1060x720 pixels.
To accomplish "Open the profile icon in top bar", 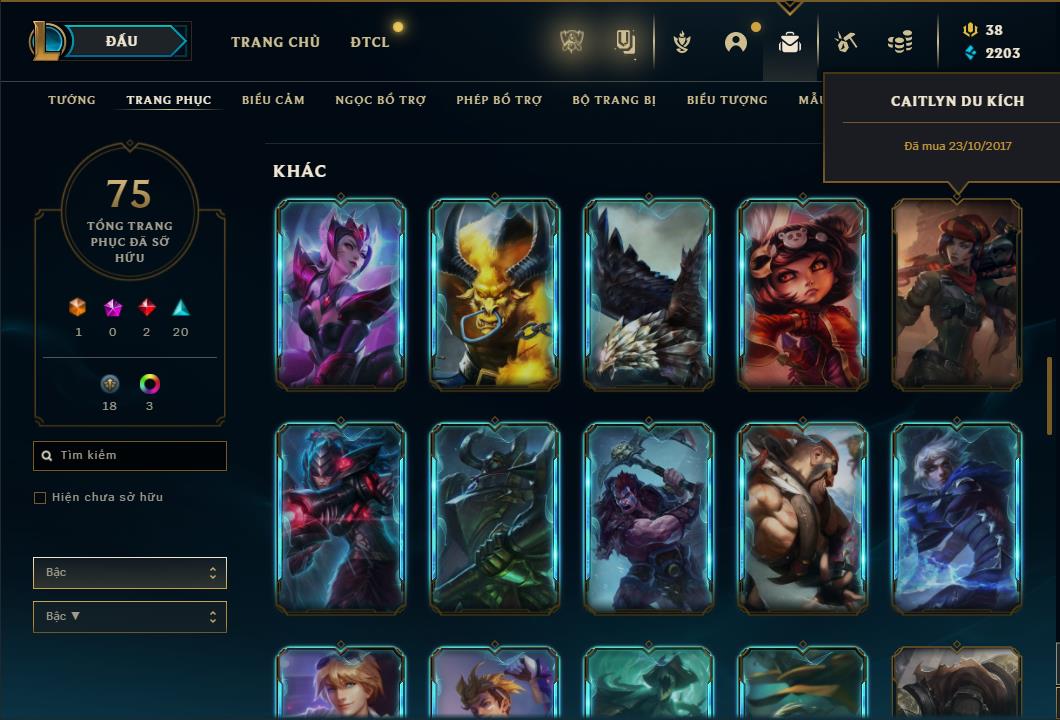I will (736, 42).
